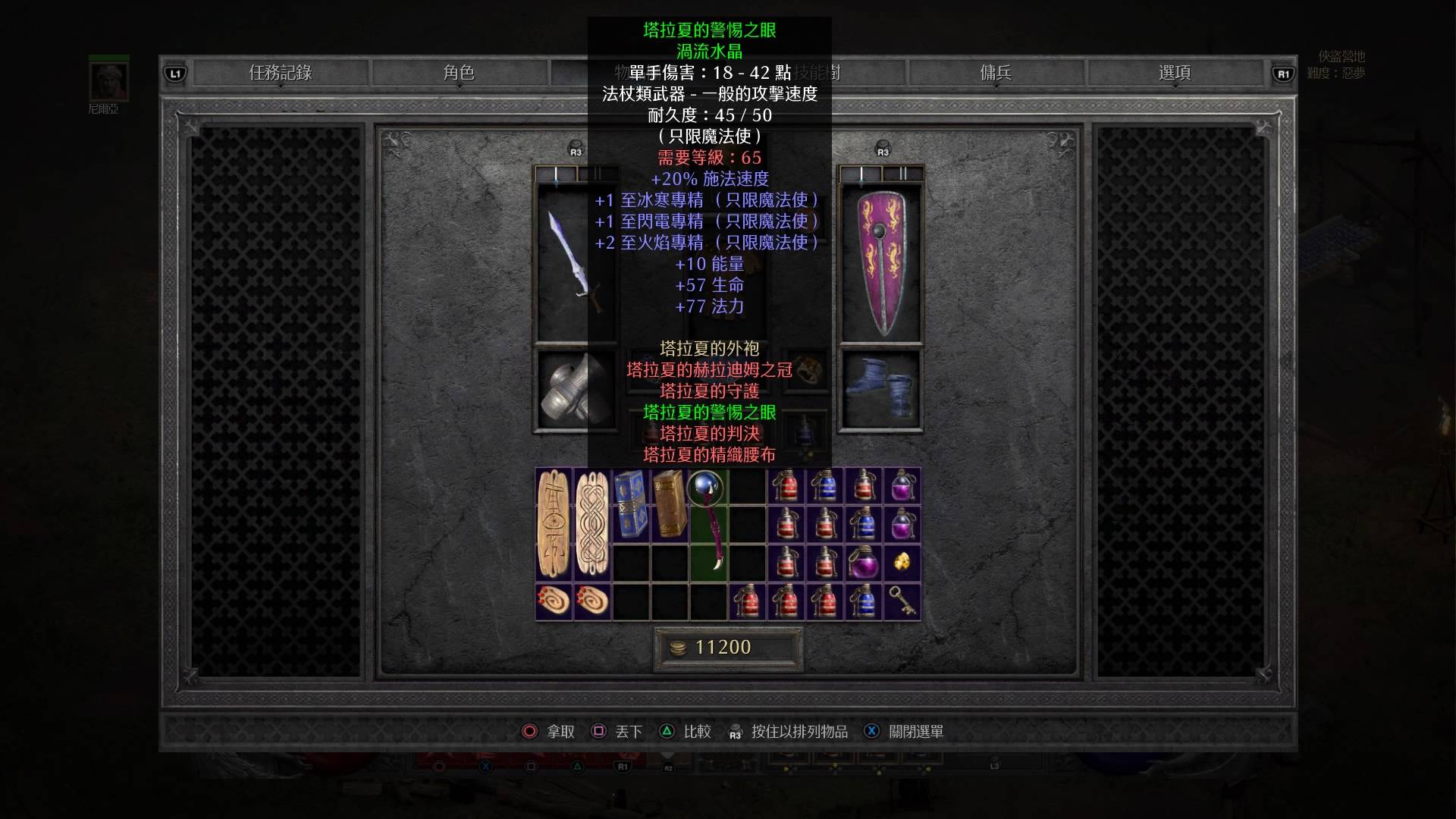
Task: Click the large wooden charm in inventory
Action: tap(554, 523)
